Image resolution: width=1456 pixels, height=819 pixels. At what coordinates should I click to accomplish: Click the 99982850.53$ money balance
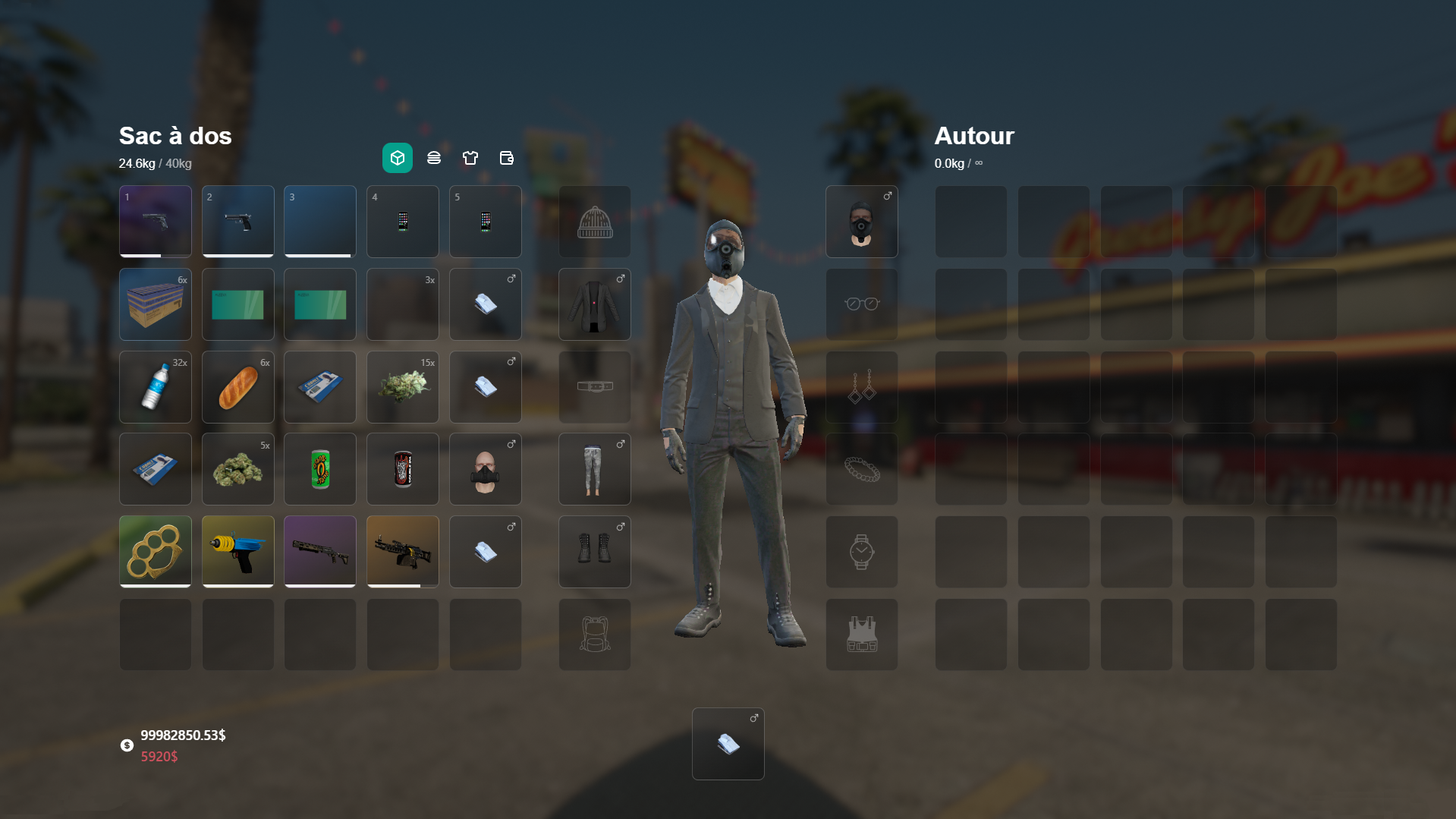(x=182, y=734)
